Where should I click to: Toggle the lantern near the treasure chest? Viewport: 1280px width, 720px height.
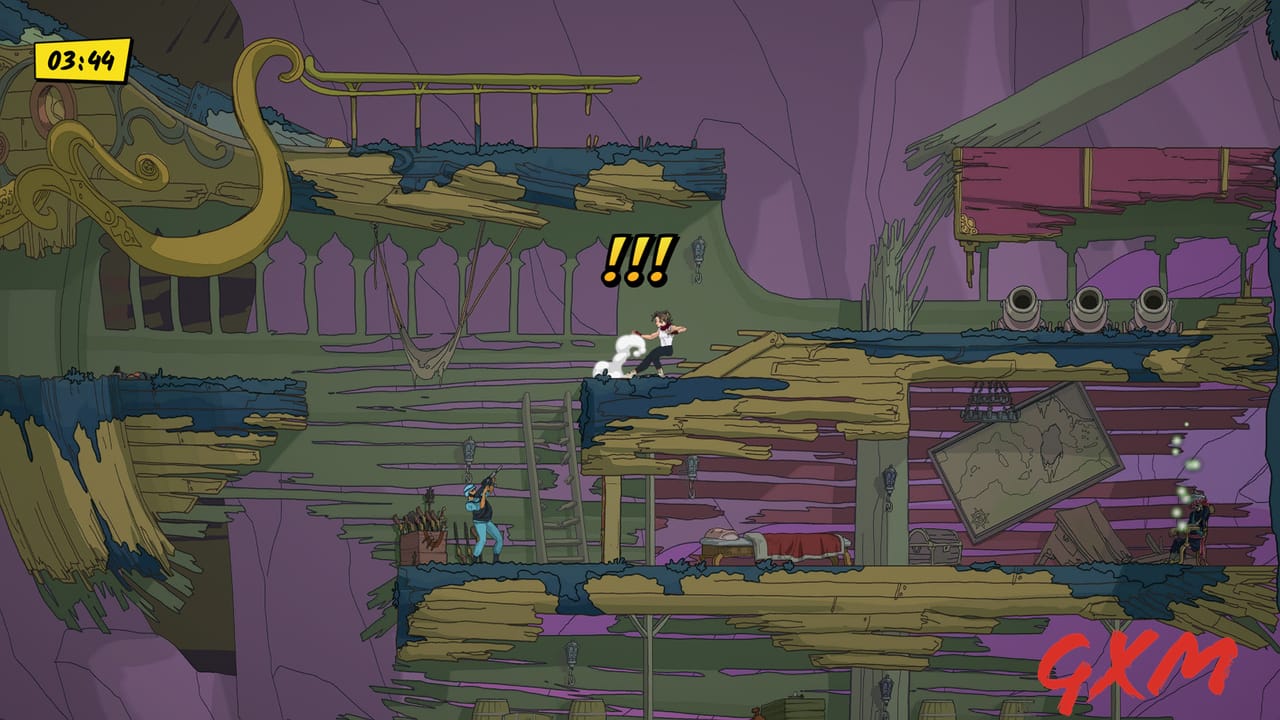pos(890,480)
